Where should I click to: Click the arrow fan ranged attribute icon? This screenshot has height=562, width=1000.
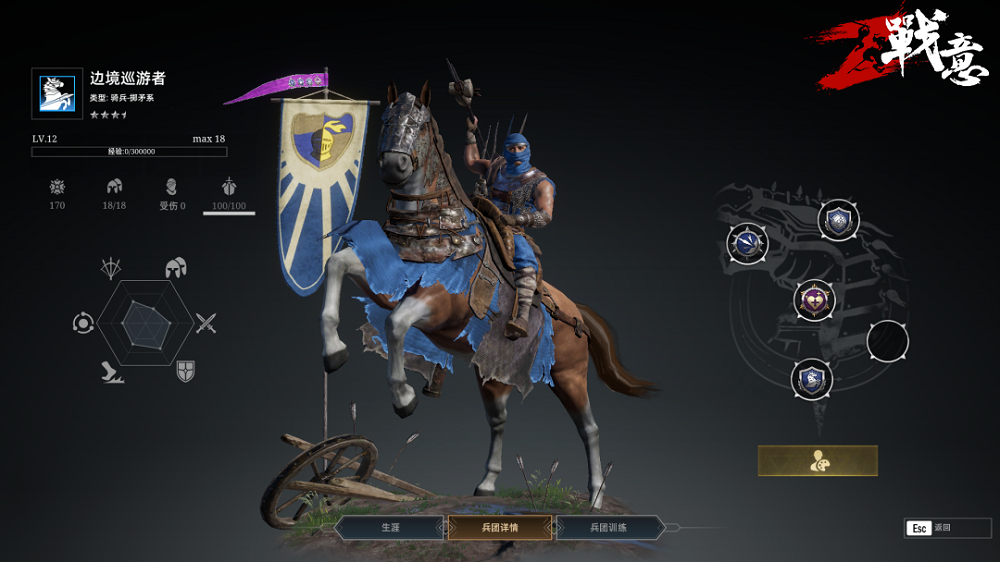110,268
